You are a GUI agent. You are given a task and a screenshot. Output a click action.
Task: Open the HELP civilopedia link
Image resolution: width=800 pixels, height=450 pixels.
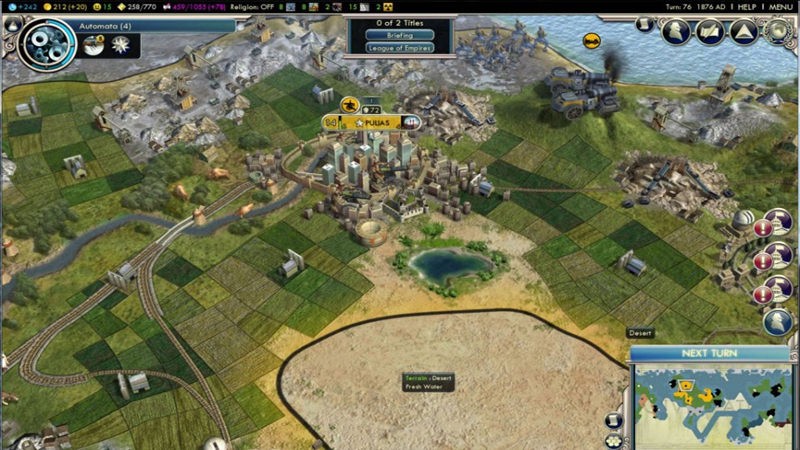coord(746,6)
